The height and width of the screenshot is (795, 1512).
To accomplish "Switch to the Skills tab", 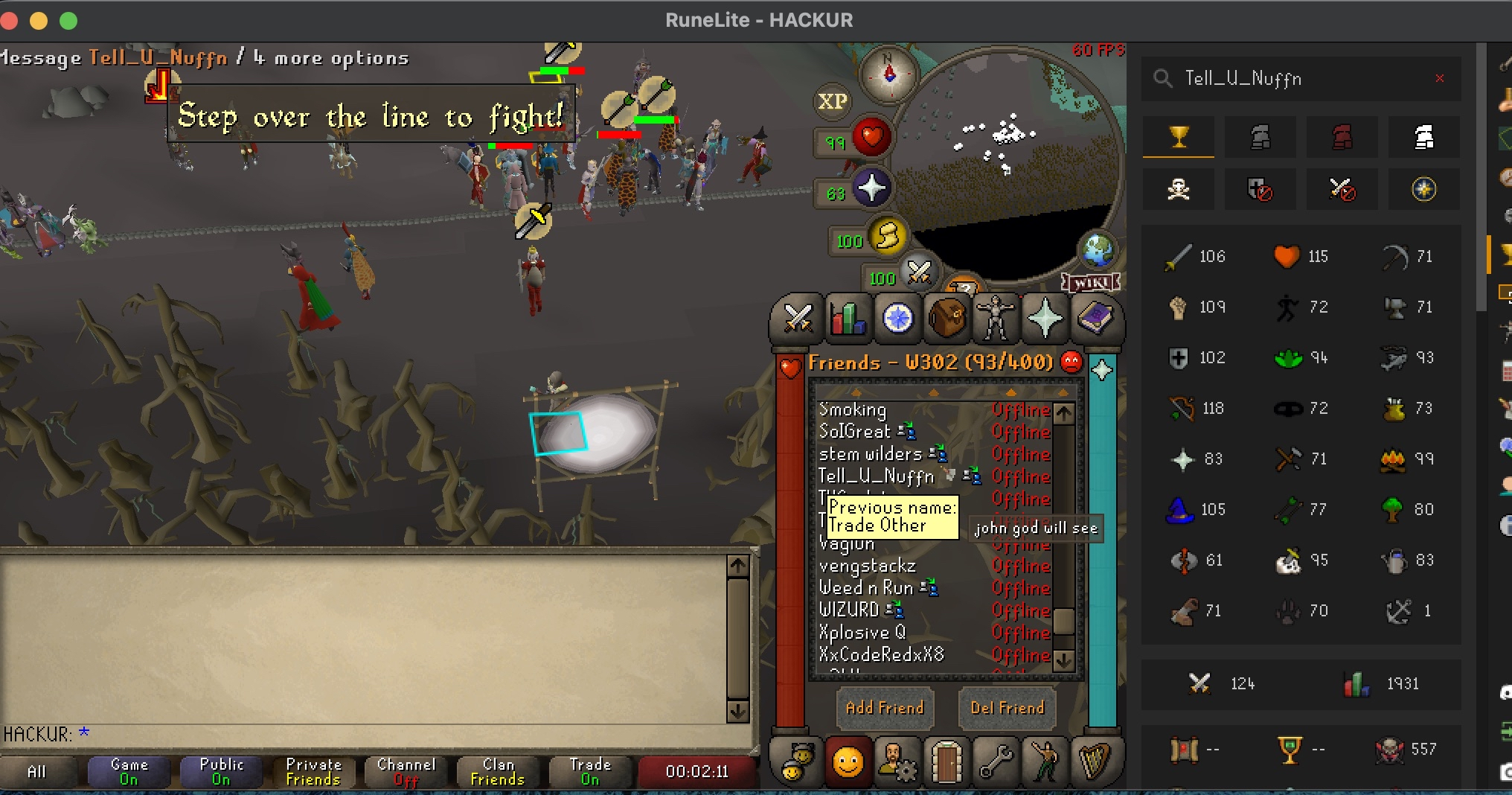I will click(848, 319).
